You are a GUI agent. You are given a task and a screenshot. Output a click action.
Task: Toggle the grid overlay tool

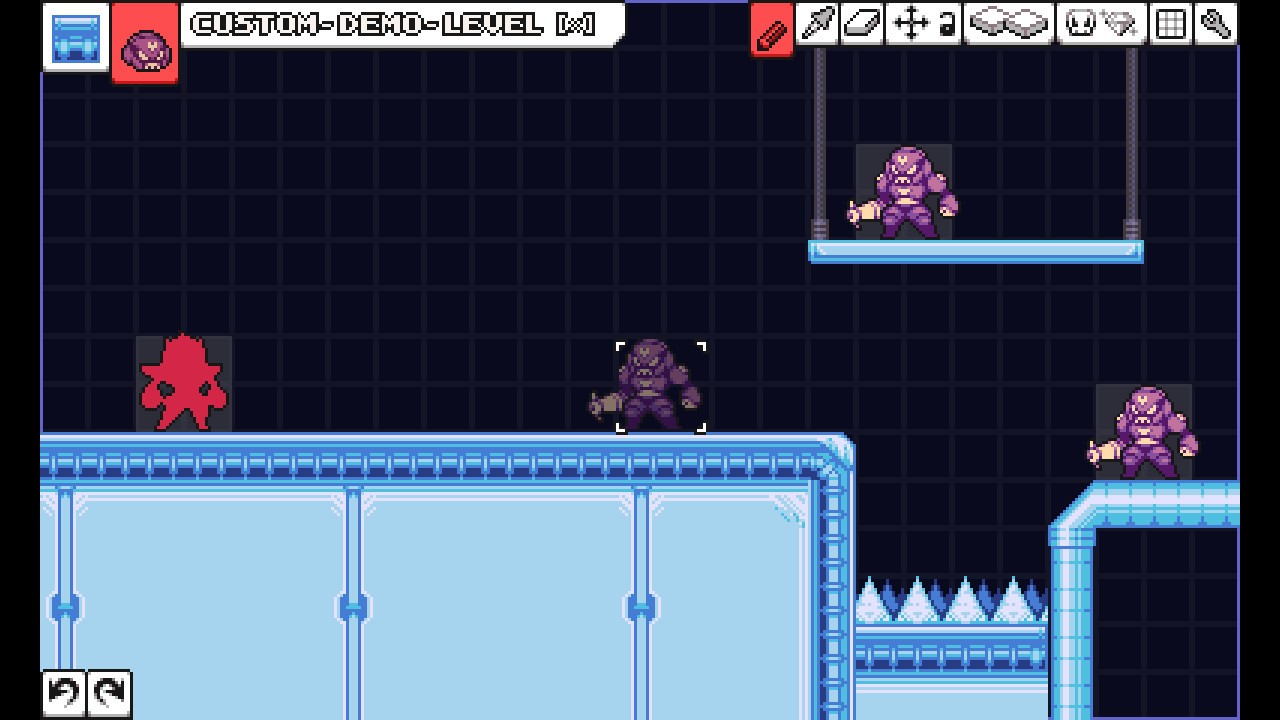click(x=1168, y=24)
